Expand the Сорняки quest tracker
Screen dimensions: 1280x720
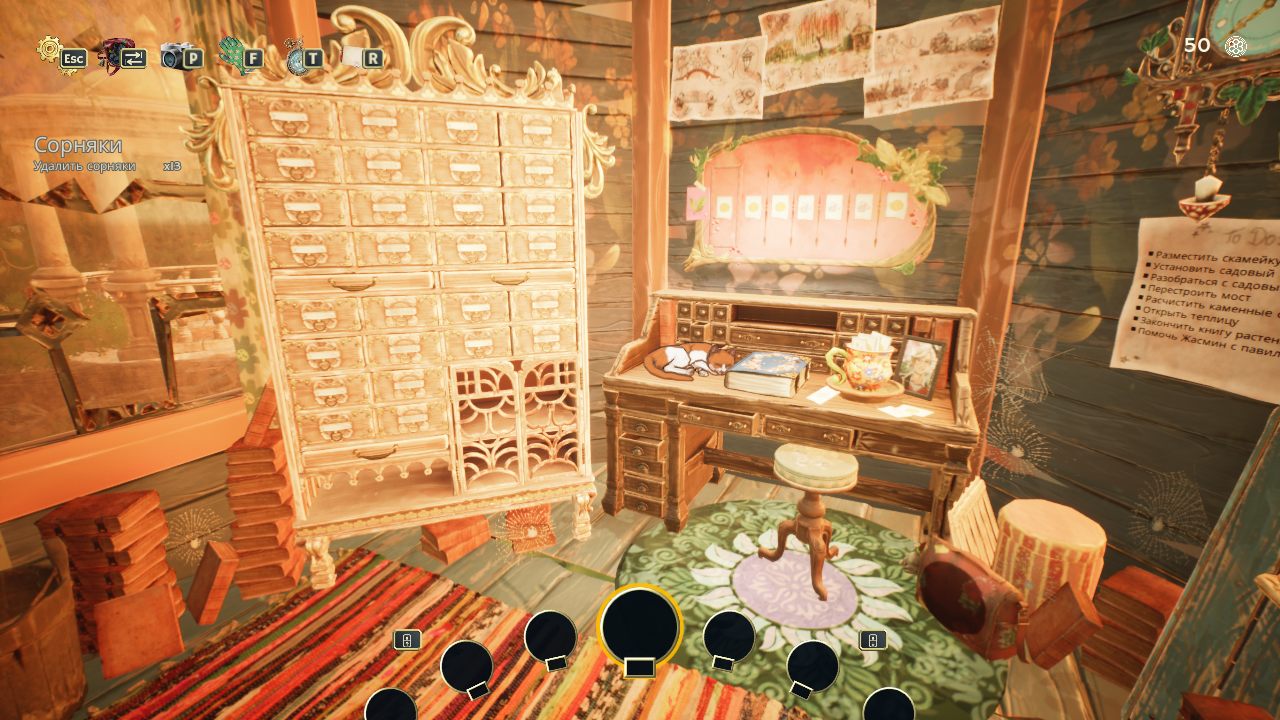(x=78, y=143)
